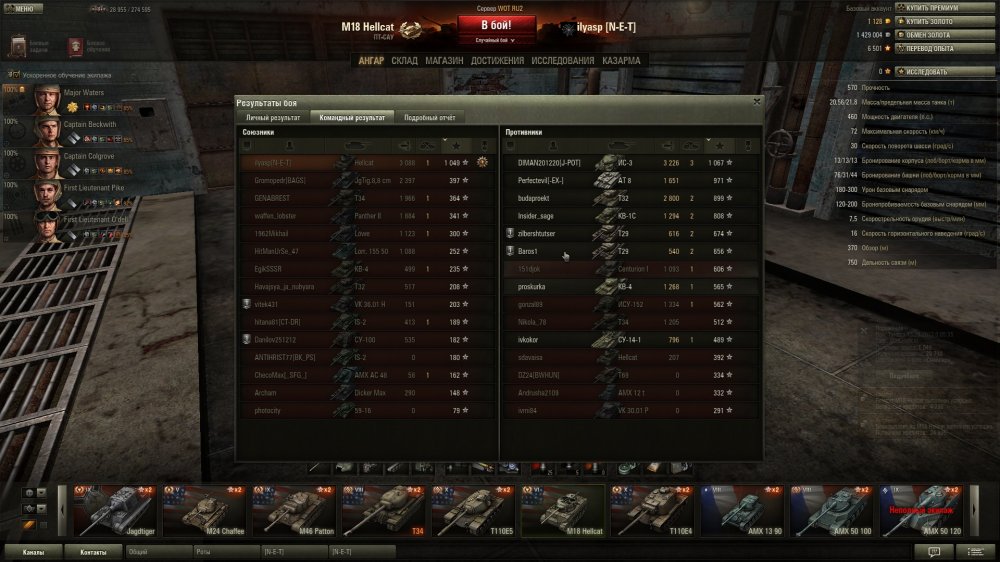Open the МАГАЗИН section
1000x562 pixels.
point(444,61)
